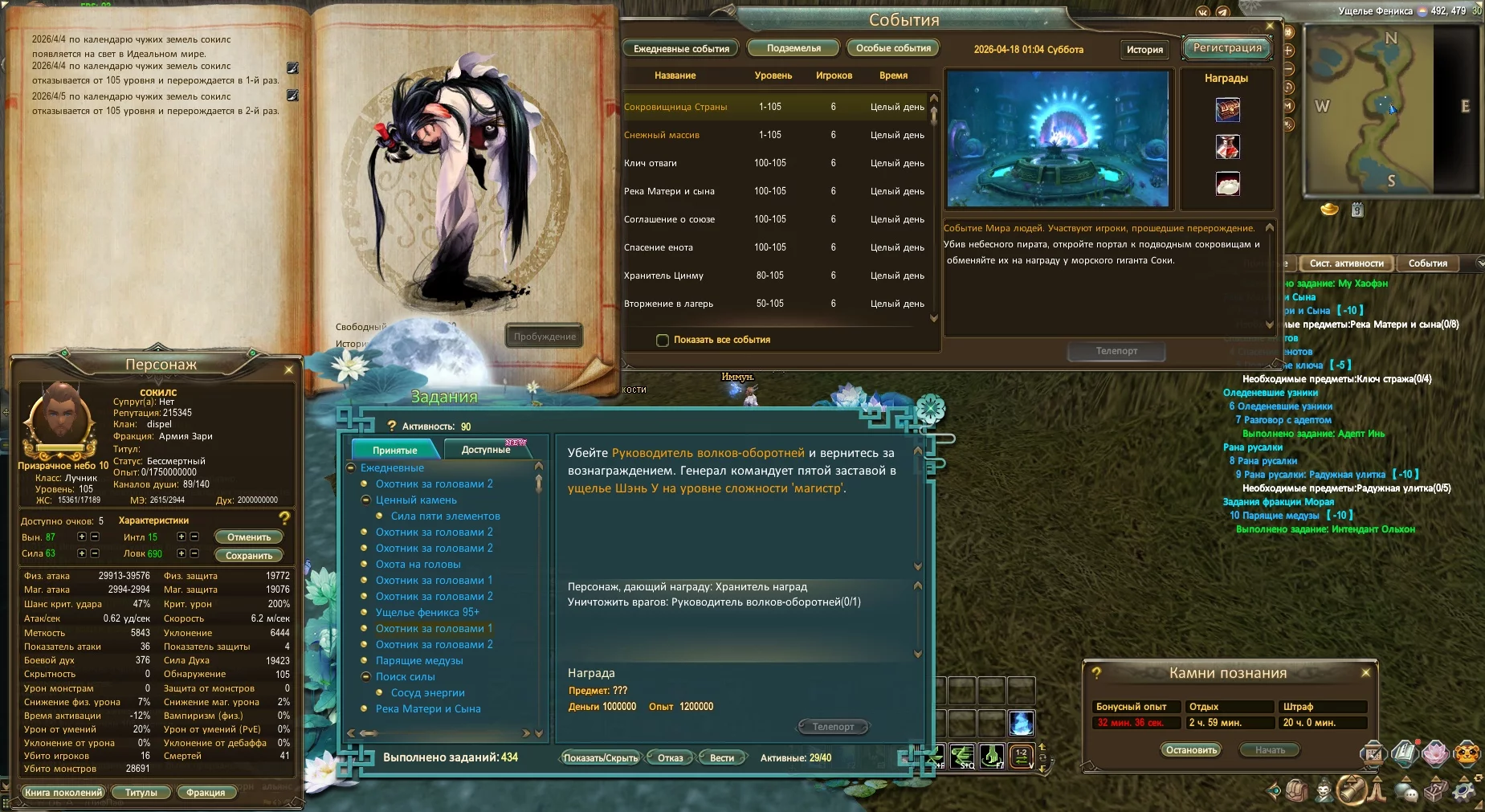The image size is (1485, 812).
Task: Open the Ежедневные события tab
Action: coord(681,48)
